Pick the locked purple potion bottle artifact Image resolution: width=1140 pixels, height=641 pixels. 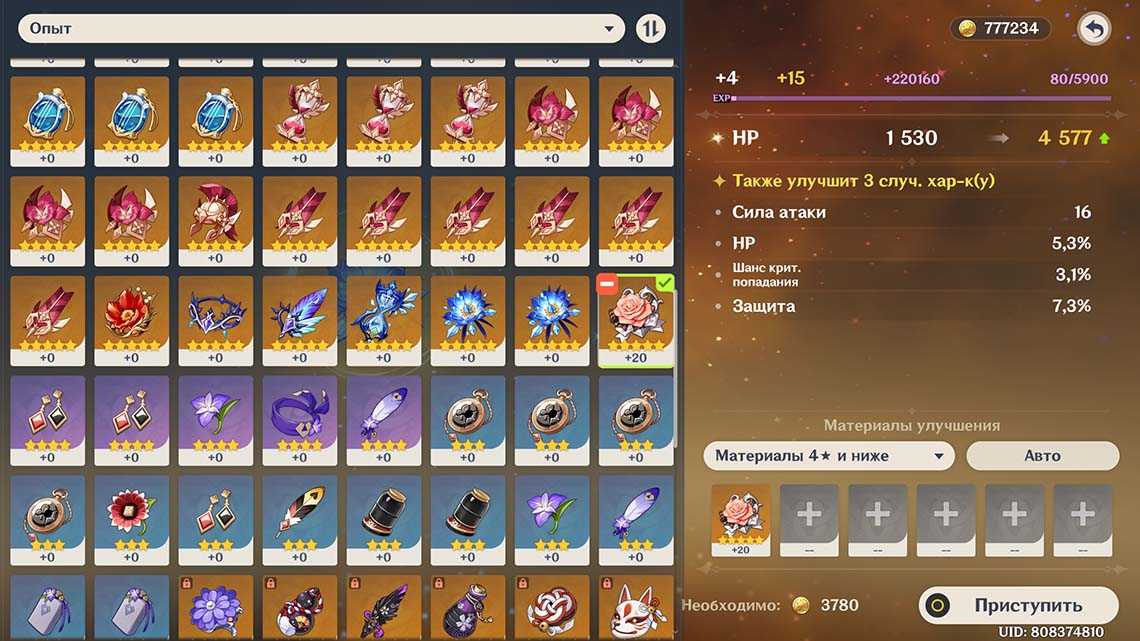467,610
